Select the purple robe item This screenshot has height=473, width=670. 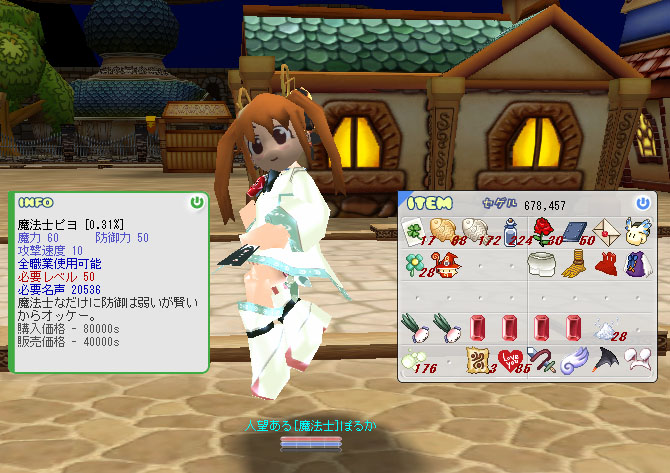click(636, 264)
